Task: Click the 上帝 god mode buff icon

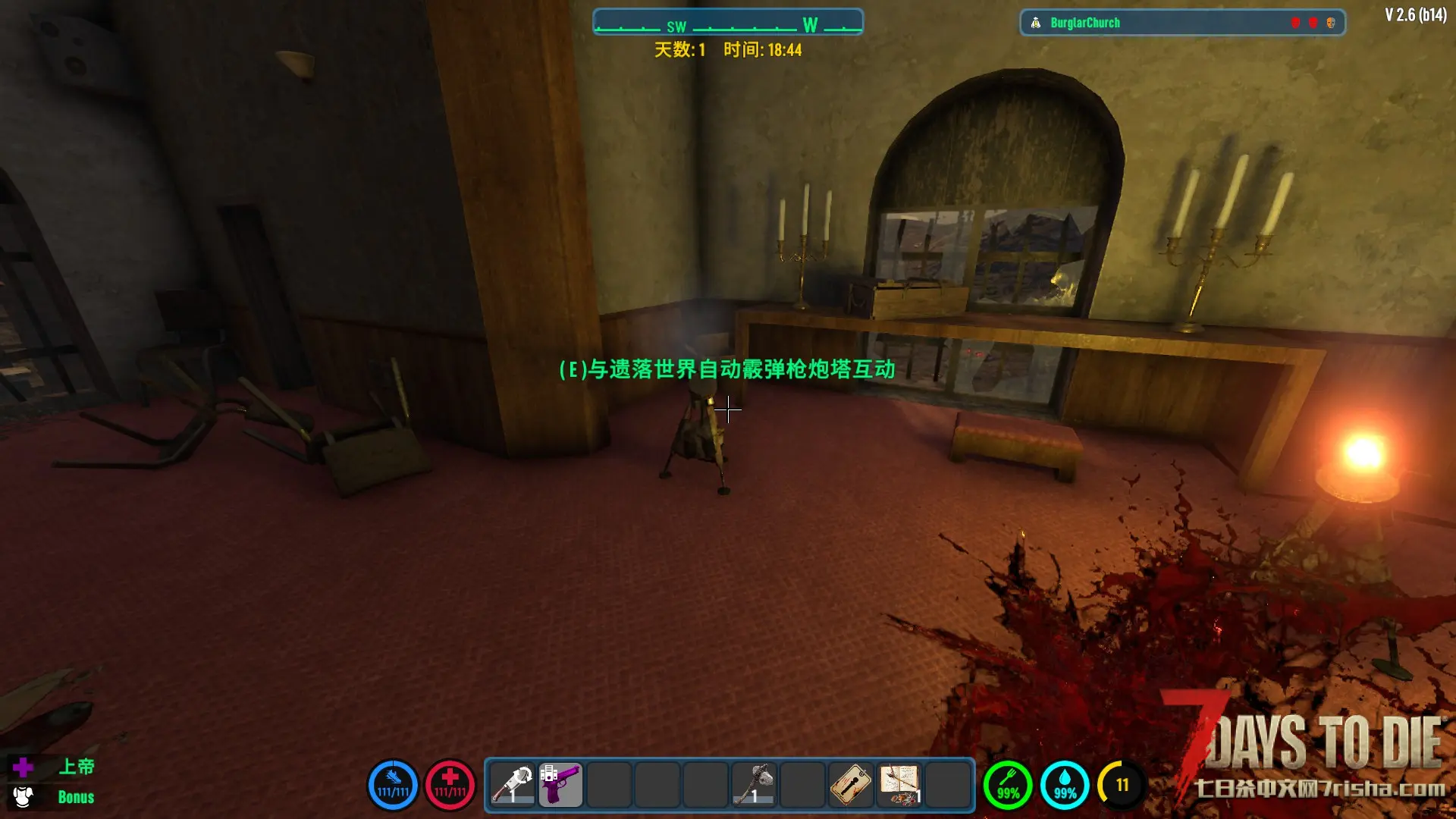Action: [x=23, y=767]
